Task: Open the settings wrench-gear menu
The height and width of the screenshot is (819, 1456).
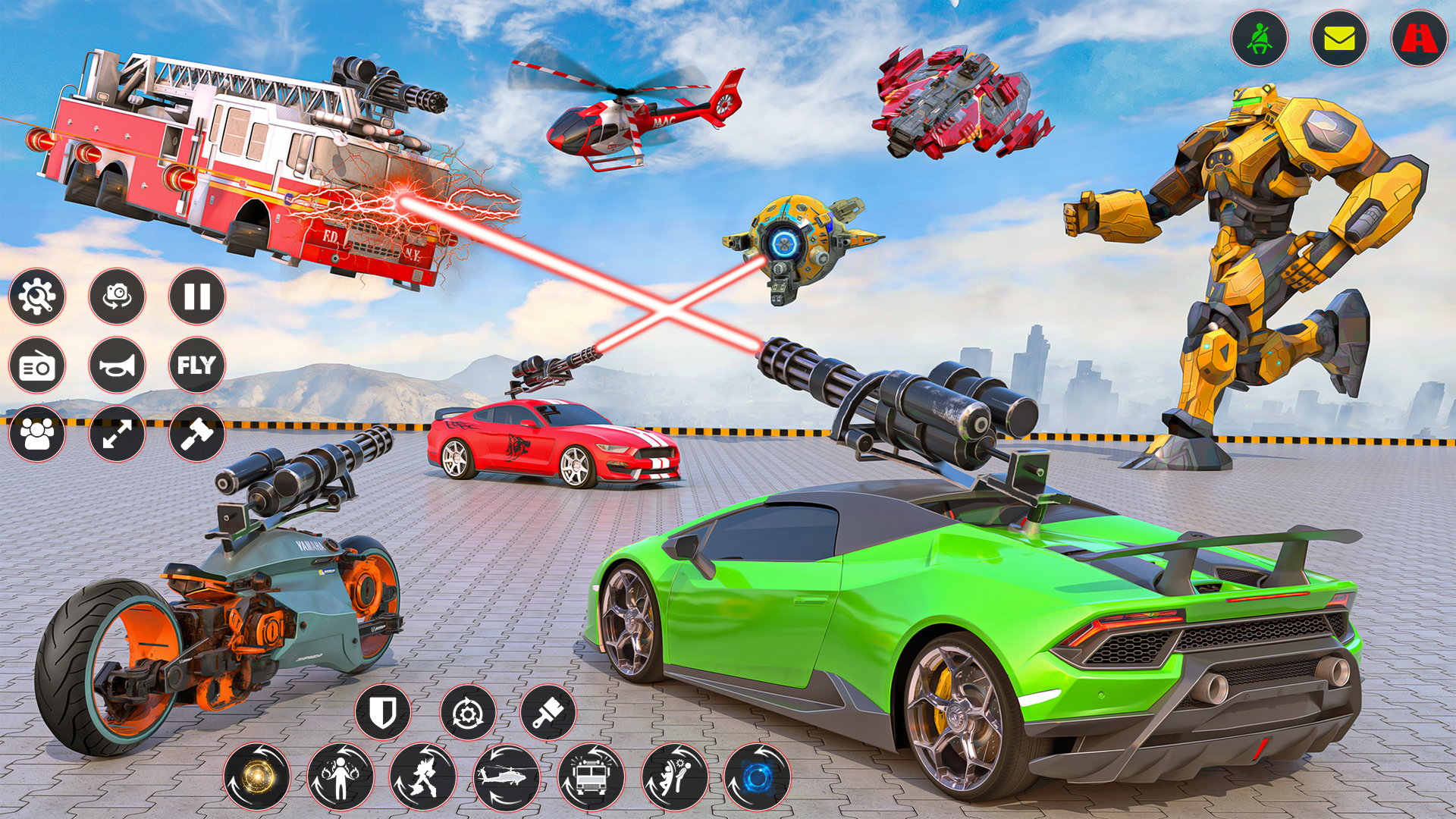Action: click(37, 297)
